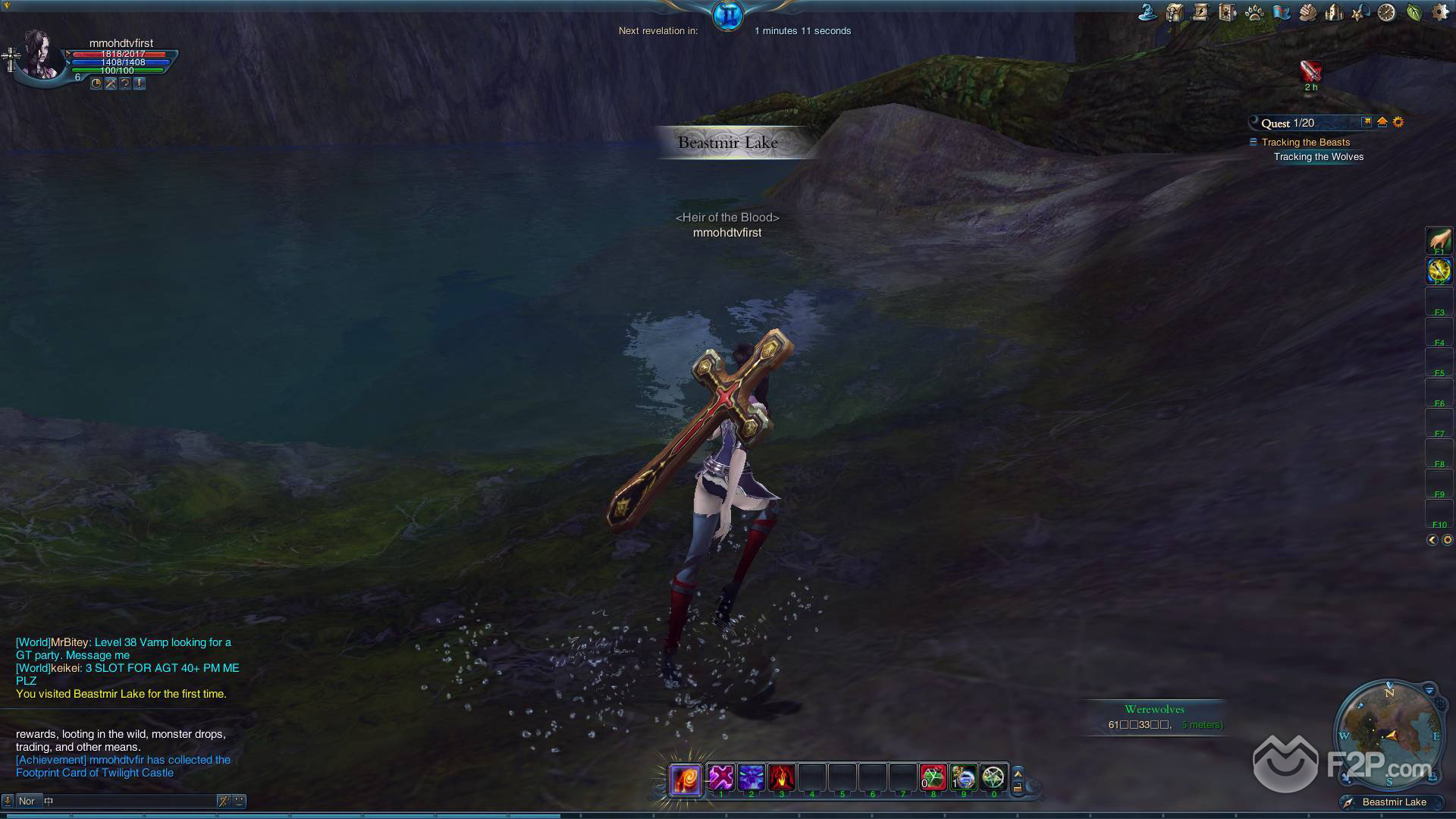
Task: Use the green potion in slot 8
Action: [934, 777]
